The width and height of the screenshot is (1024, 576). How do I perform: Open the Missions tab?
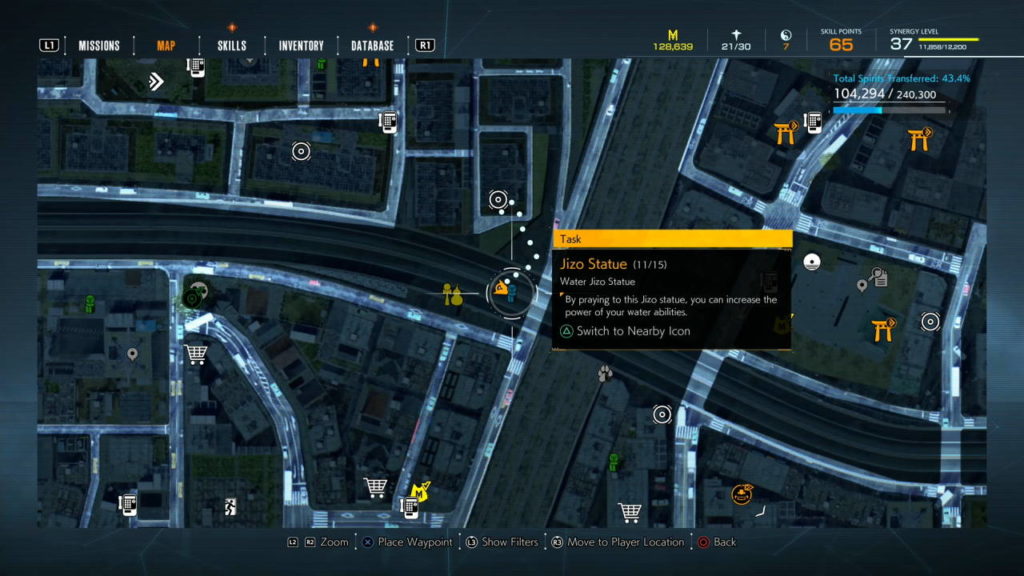pyautogui.click(x=99, y=45)
